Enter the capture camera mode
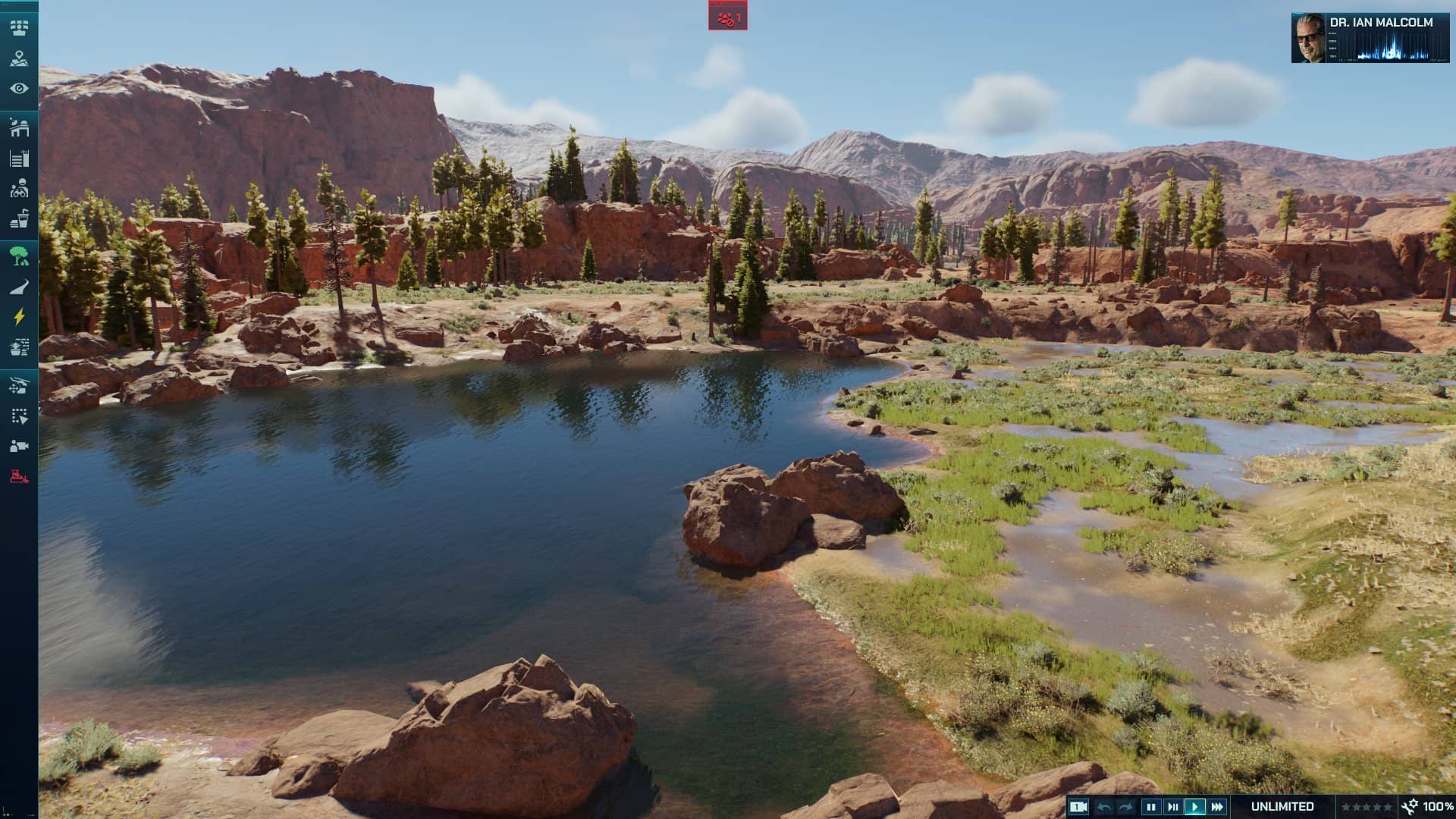The height and width of the screenshot is (819, 1456). pyautogui.click(x=19, y=446)
